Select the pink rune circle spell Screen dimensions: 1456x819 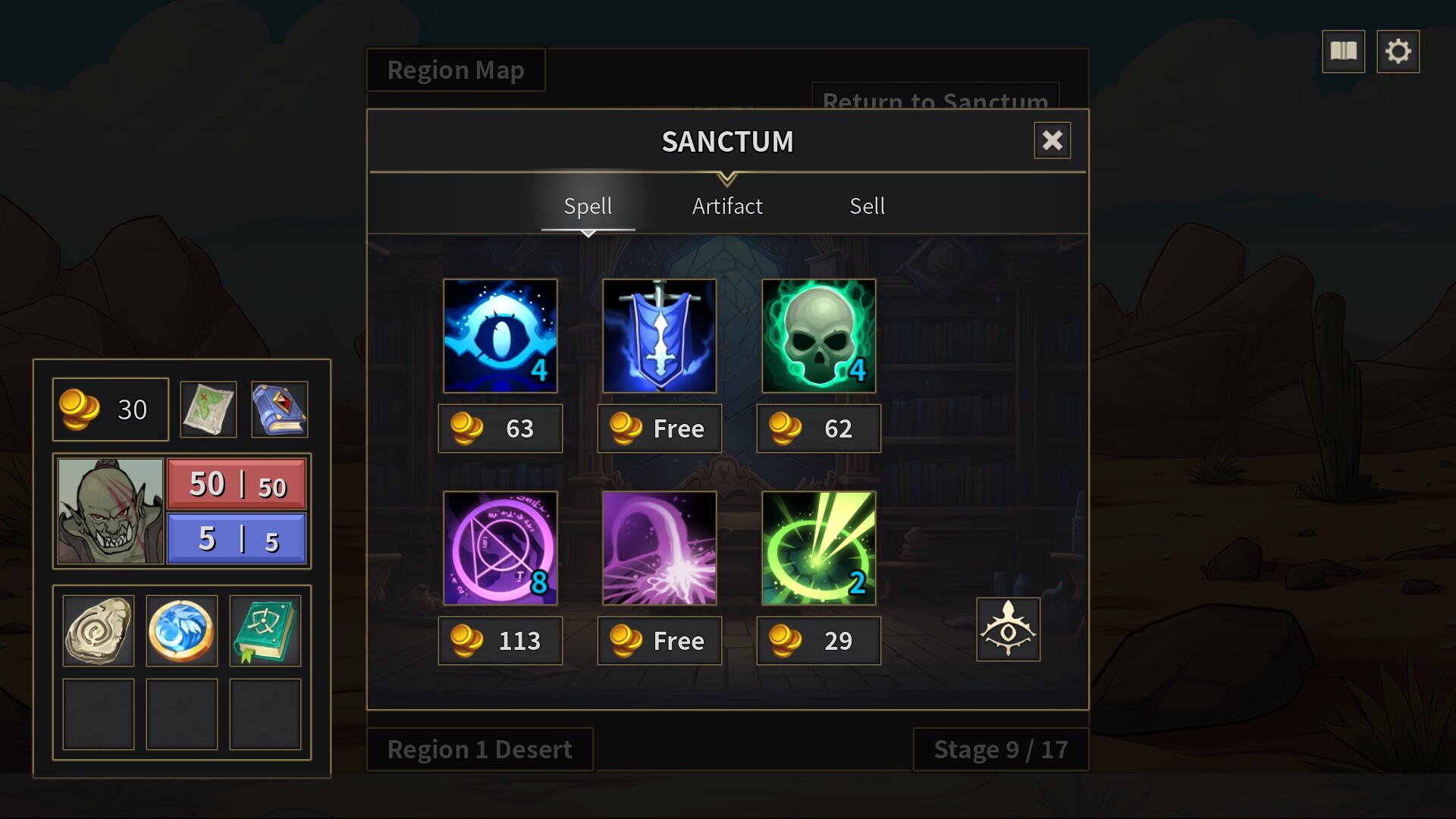(500, 548)
